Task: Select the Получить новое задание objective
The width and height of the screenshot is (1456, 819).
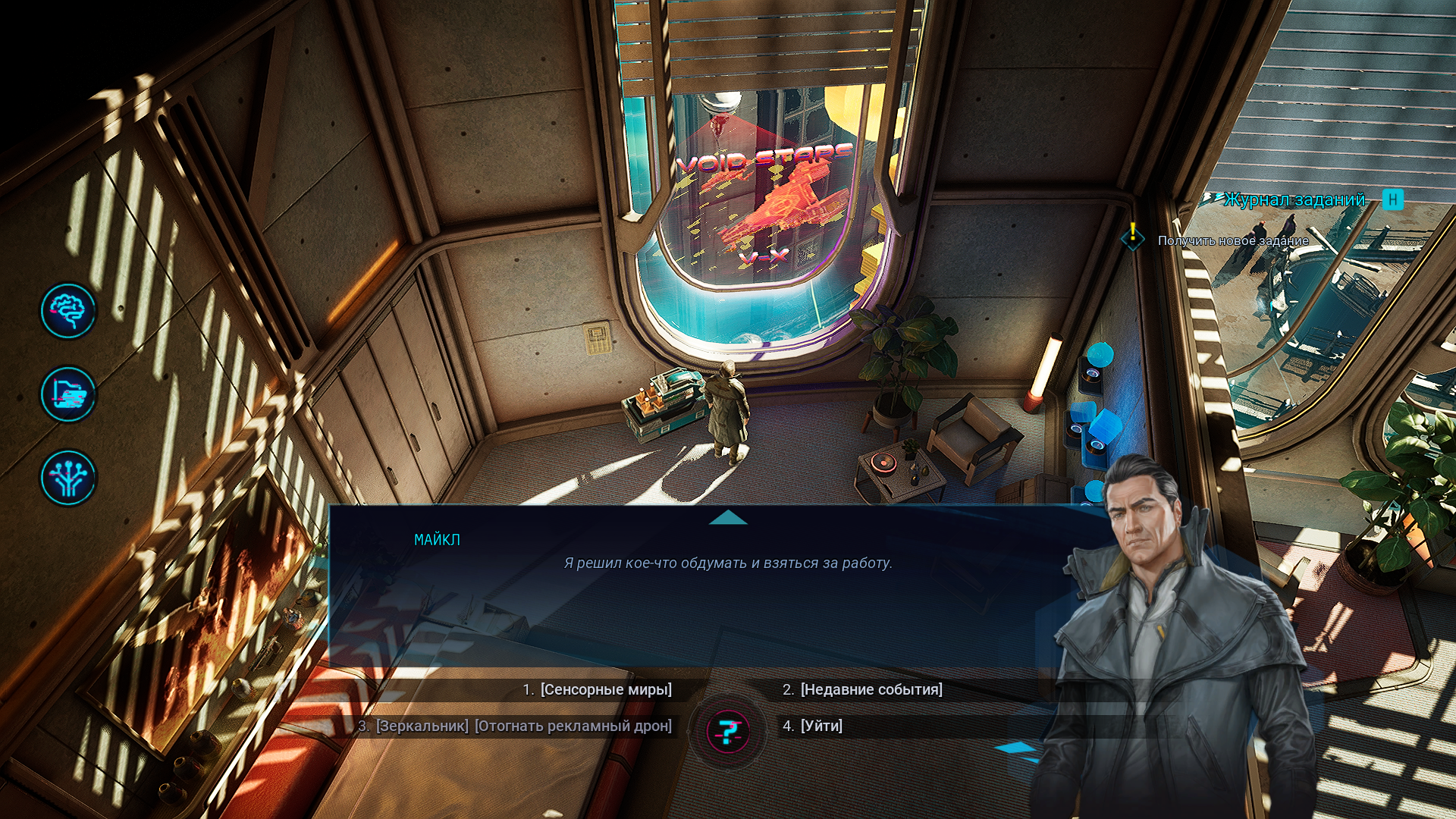Action: [x=1232, y=240]
